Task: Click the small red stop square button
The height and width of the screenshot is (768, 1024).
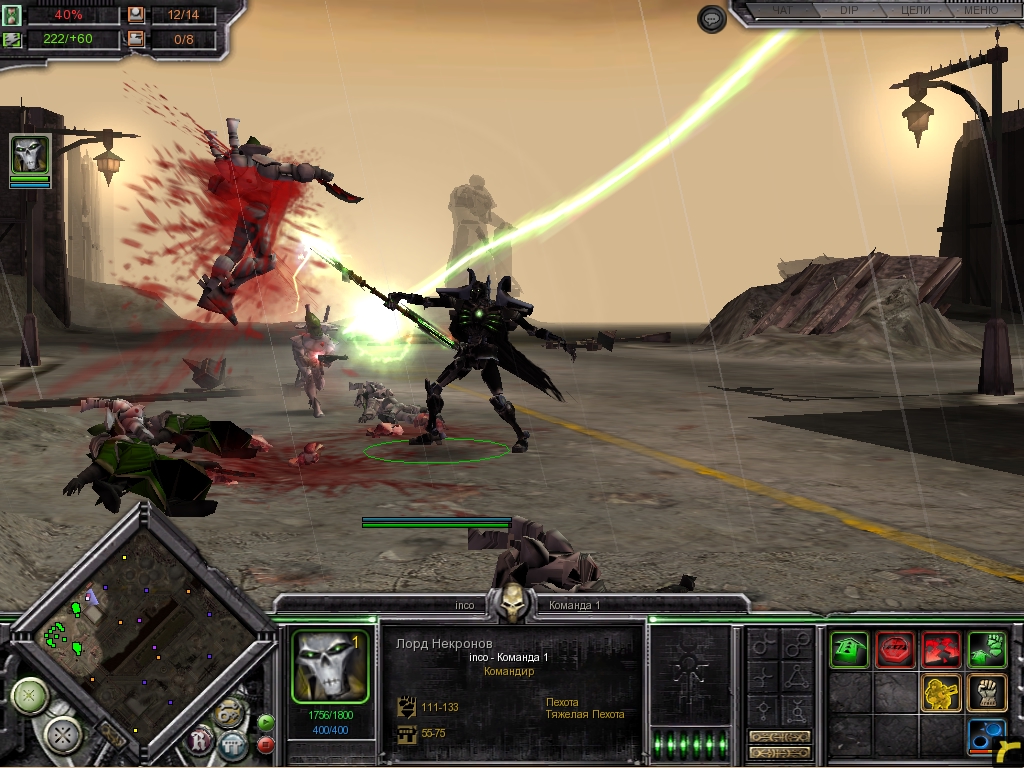Action: click(x=266, y=744)
